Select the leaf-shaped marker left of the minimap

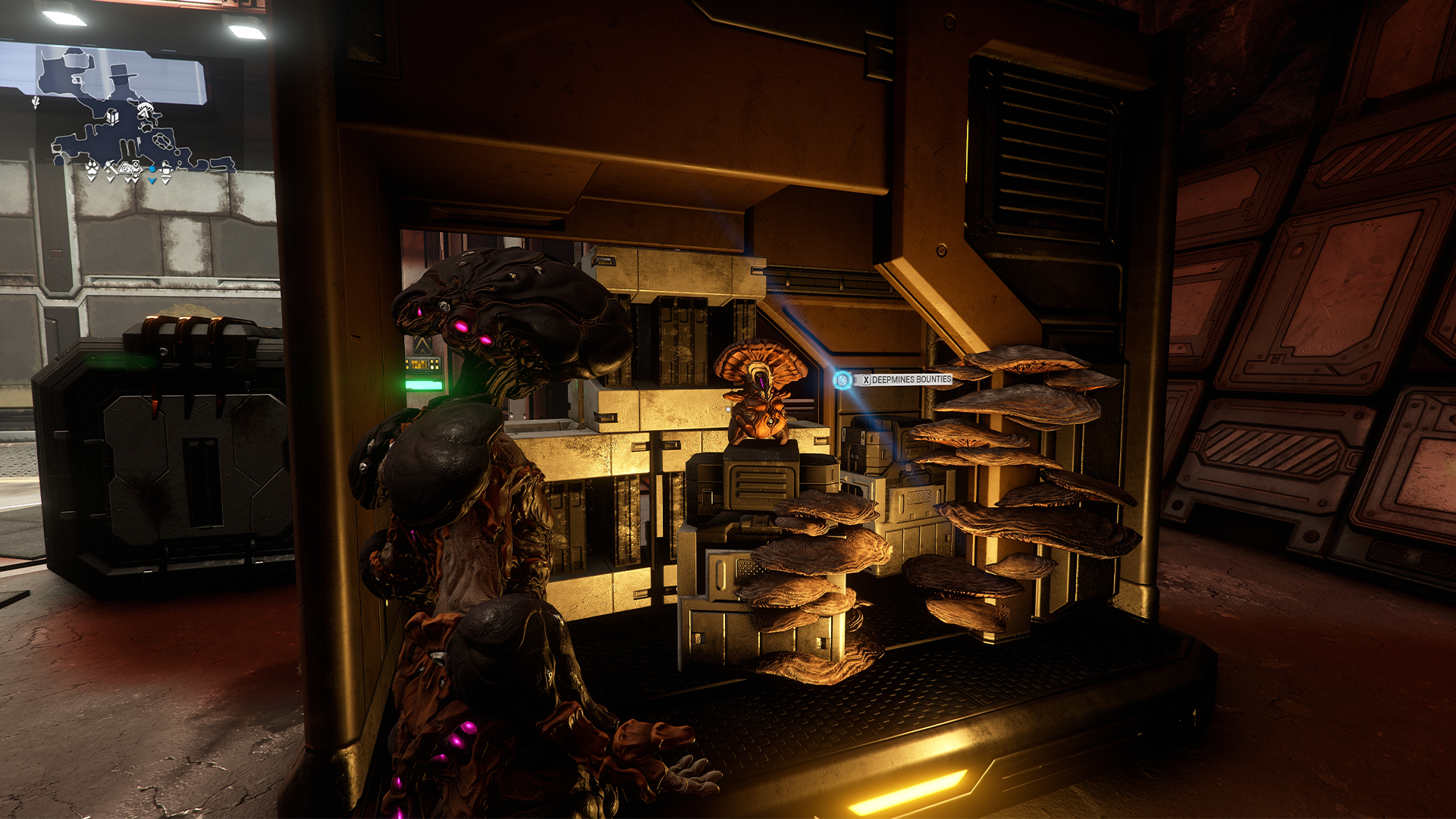36,102
